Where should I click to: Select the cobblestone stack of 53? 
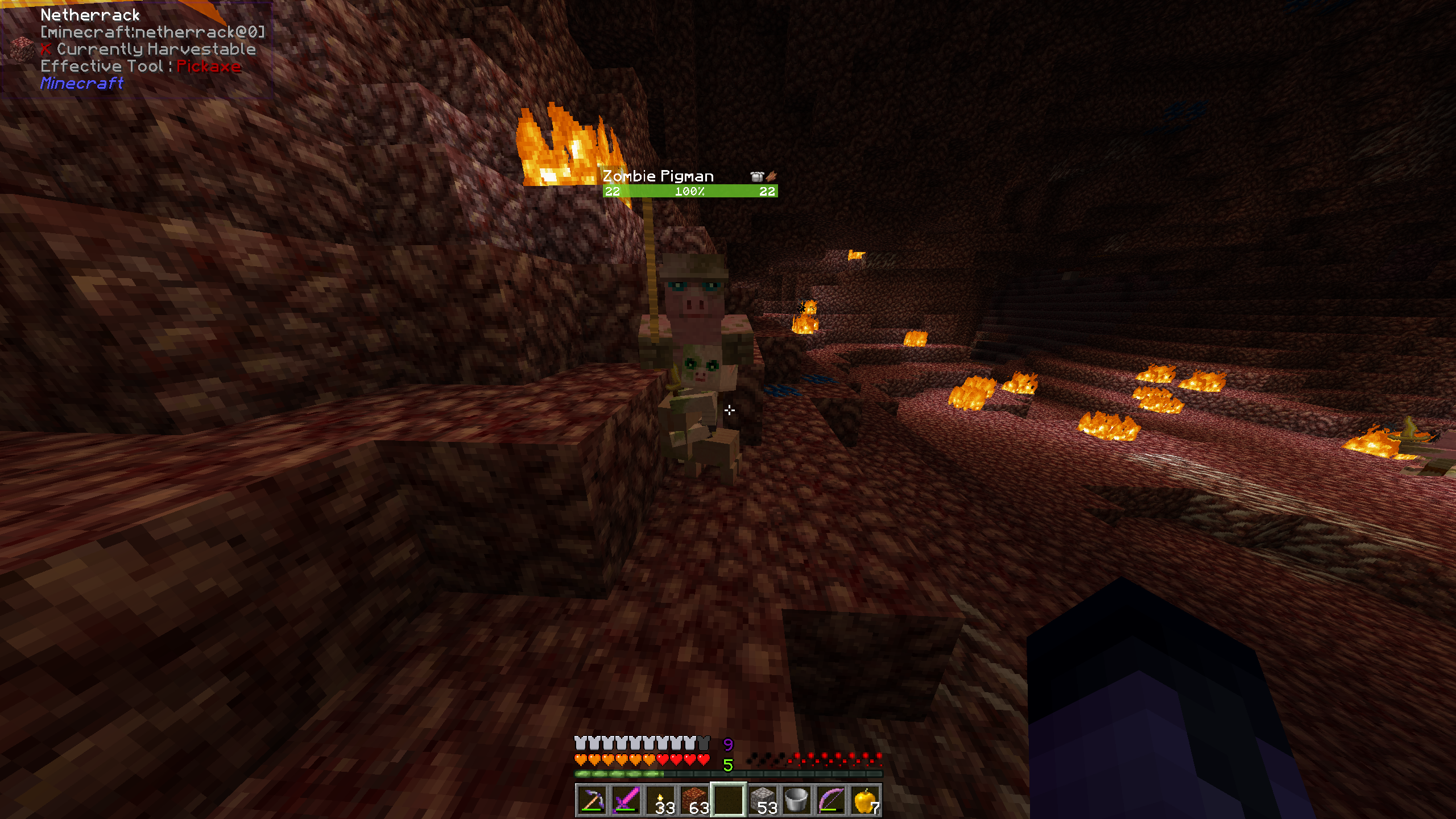(763, 800)
